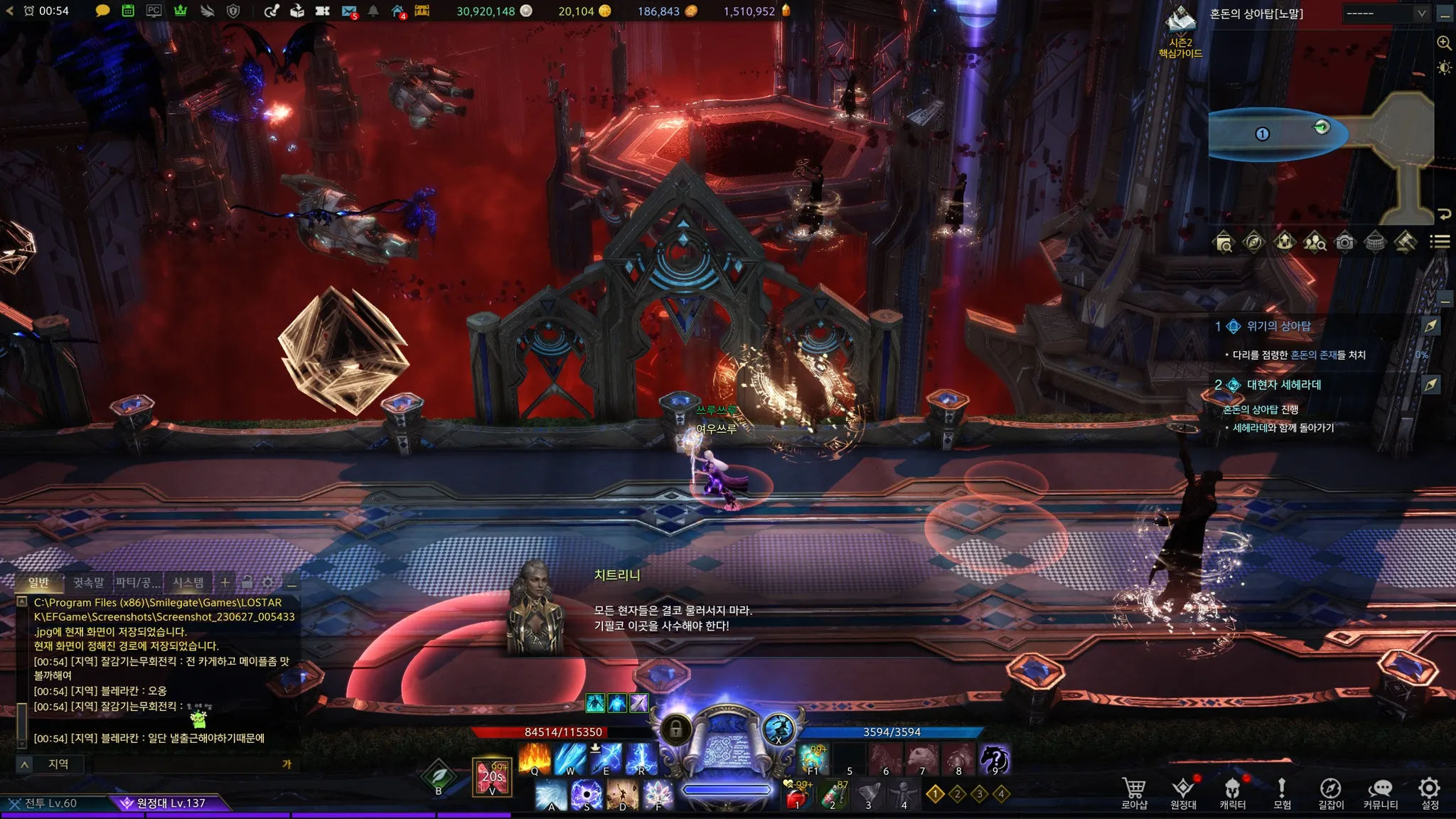Open the 커뮤니티 community menu

pyautogui.click(x=1380, y=792)
